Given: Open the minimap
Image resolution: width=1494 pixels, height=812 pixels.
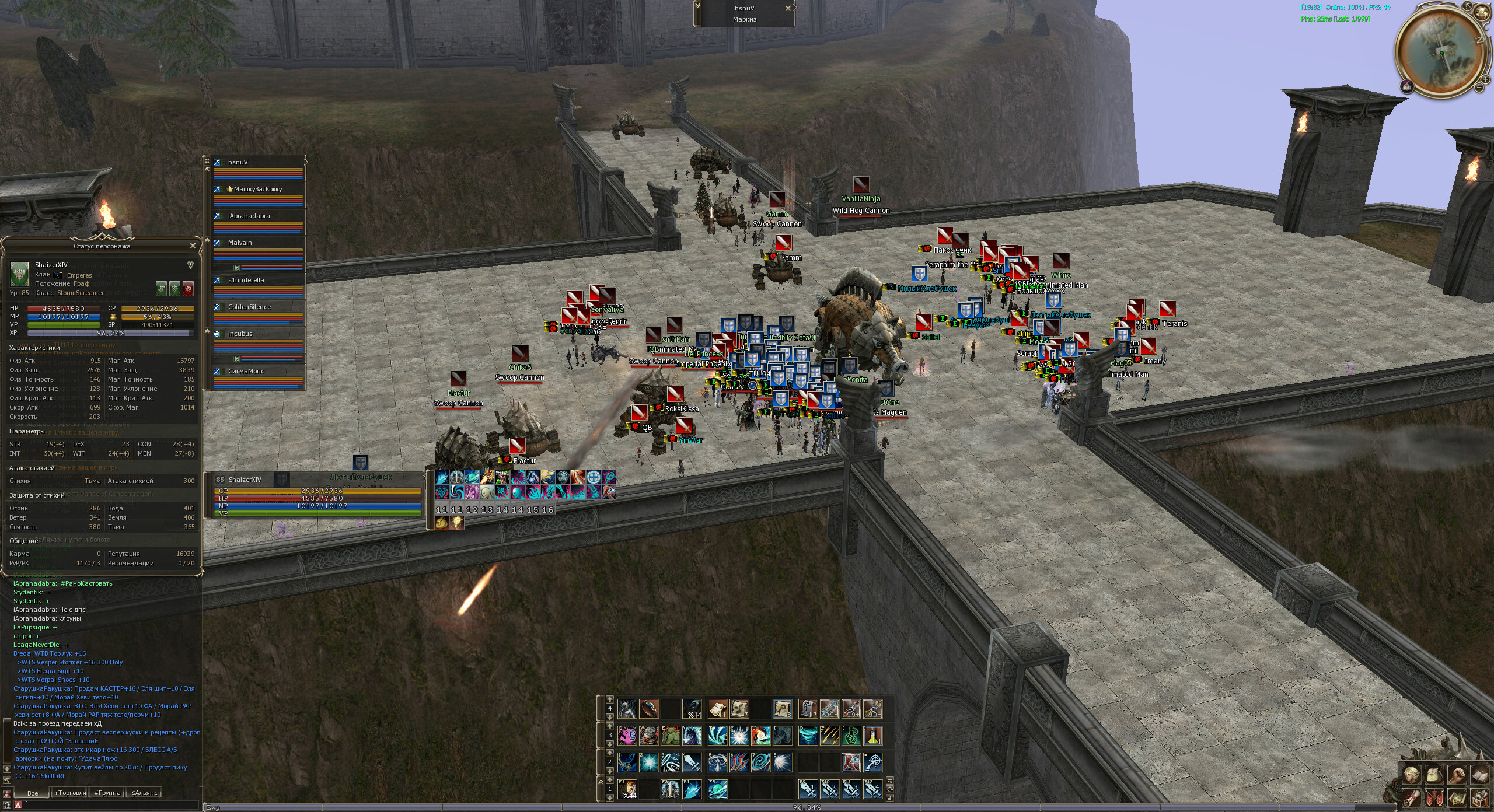Looking at the screenshot, I should (1440, 52).
